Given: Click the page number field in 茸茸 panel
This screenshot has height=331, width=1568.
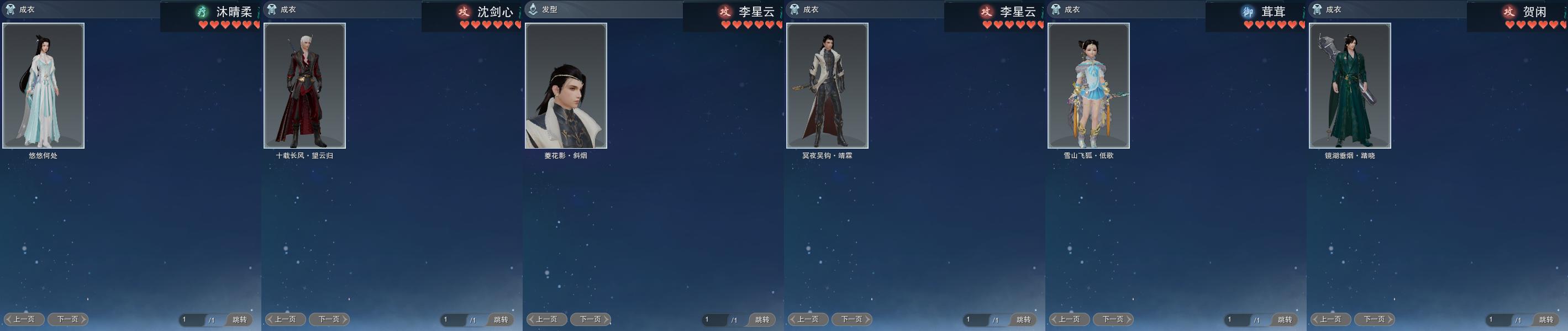Looking at the screenshot, I should (x=1235, y=319).
